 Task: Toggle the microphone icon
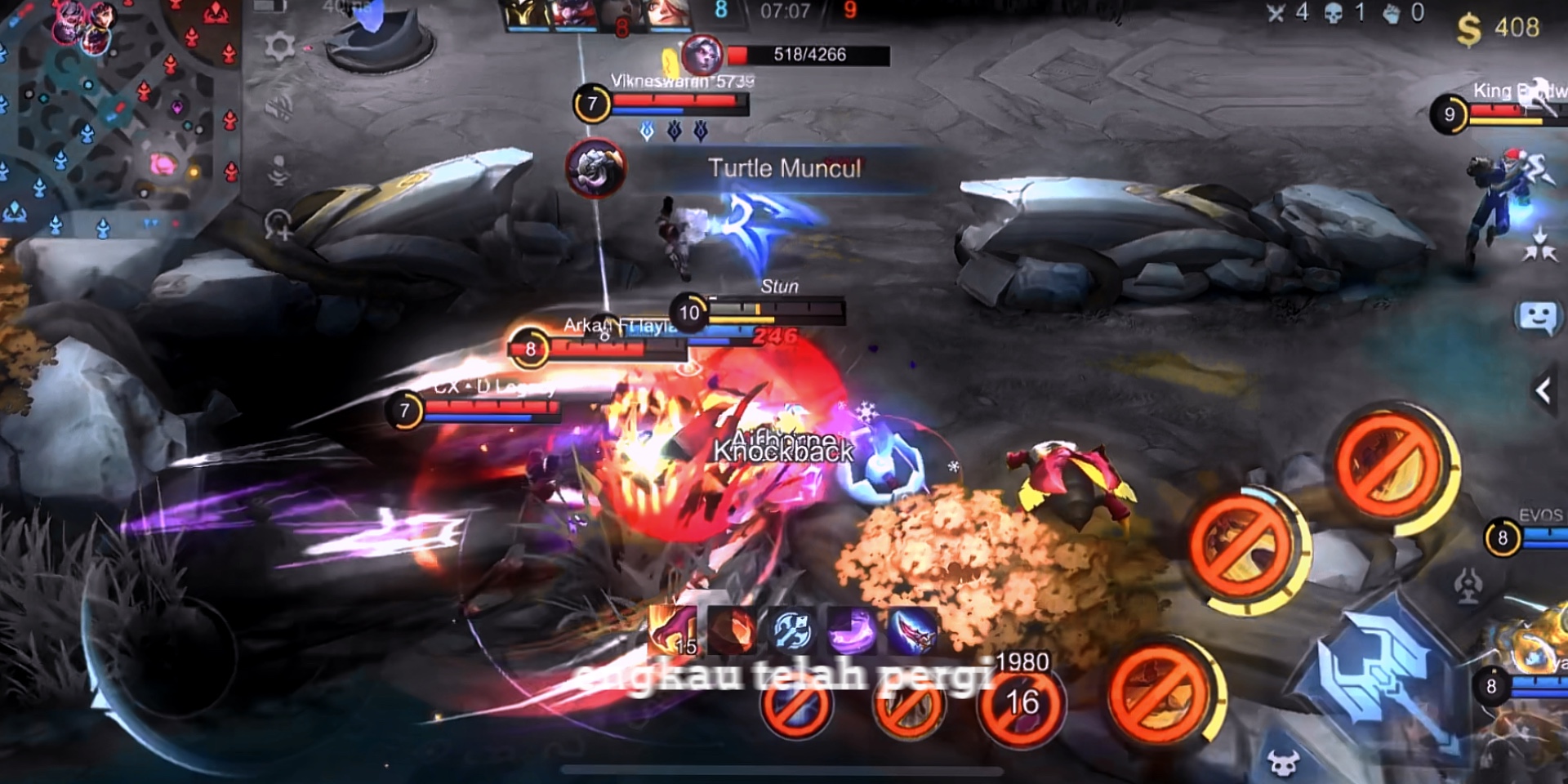click(x=278, y=169)
